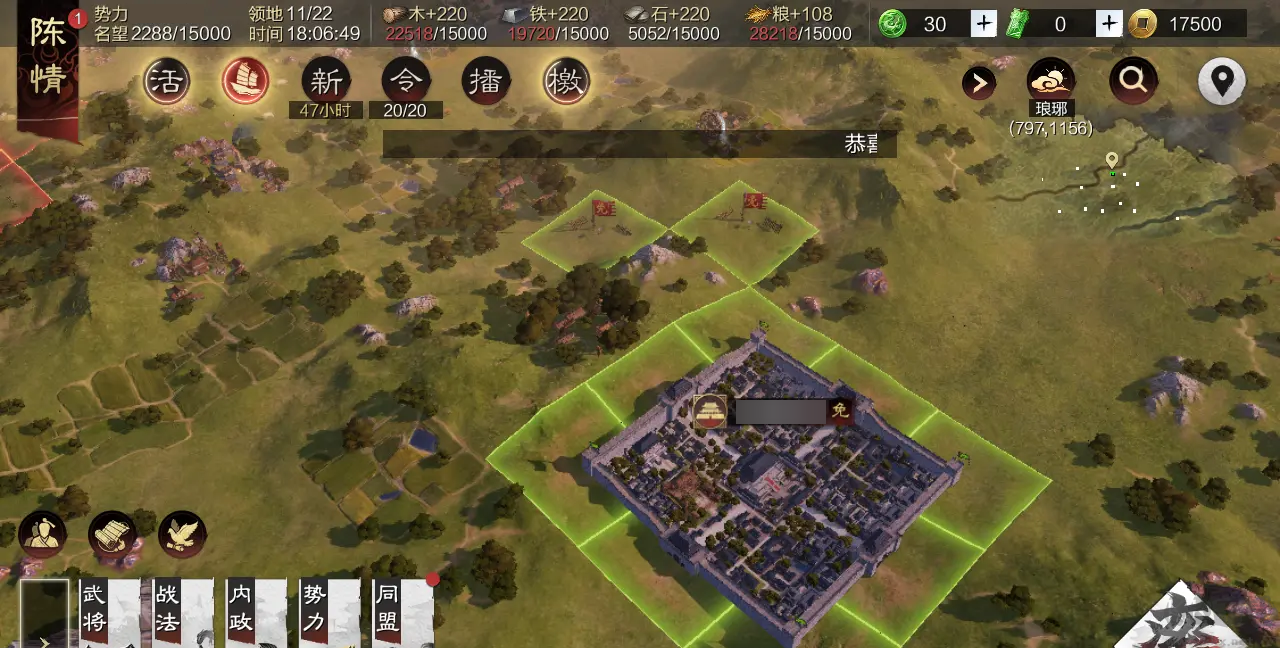Open the magnifying glass search

click(x=1133, y=81)
